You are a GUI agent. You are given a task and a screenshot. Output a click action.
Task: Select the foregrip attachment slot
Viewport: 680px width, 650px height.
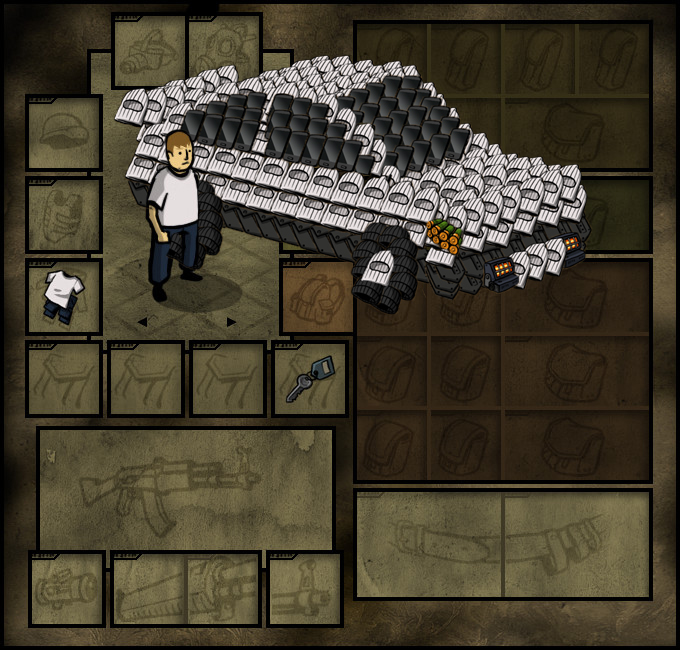[305, 589]
